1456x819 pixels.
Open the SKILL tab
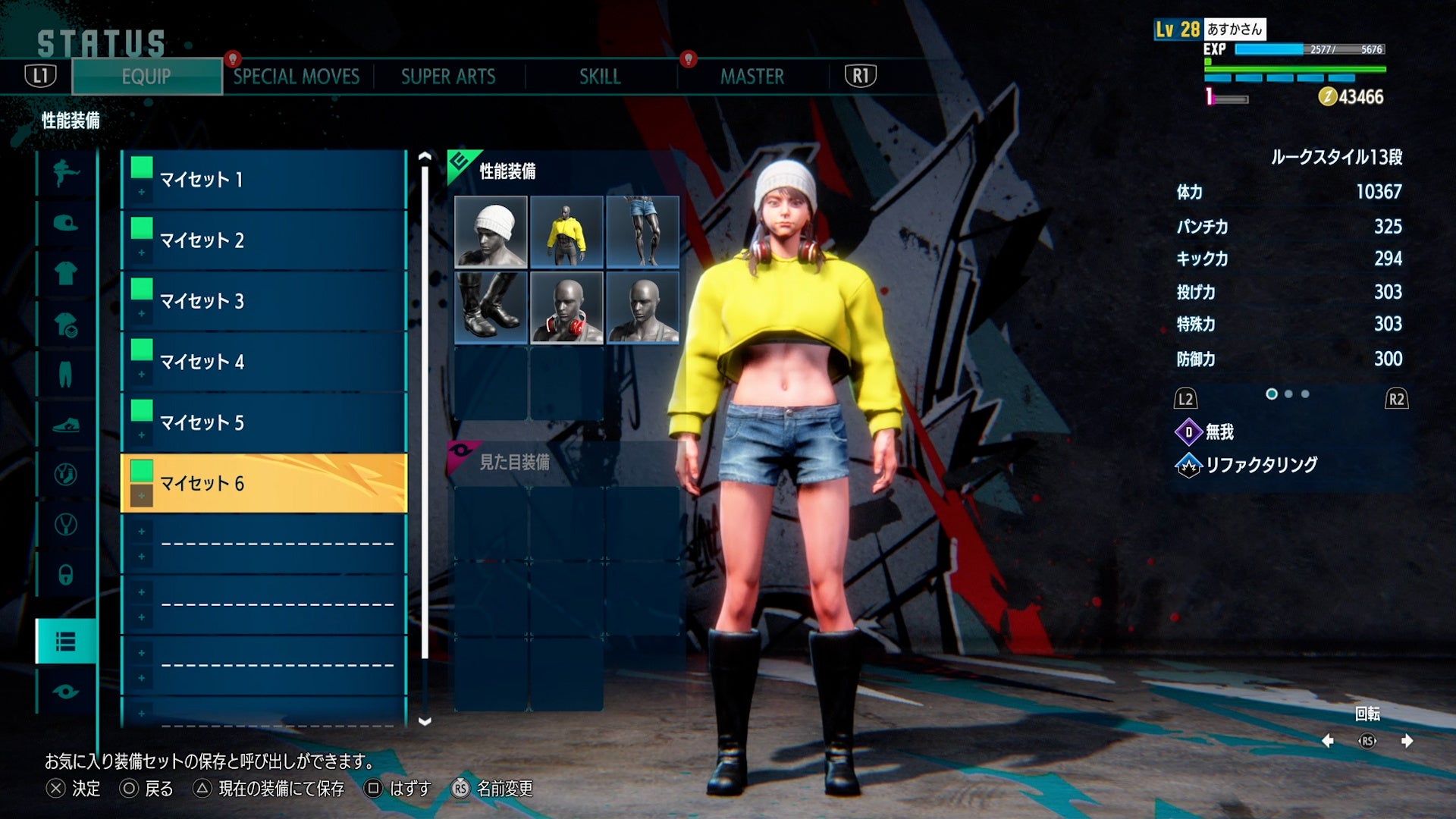pyautogui.click(x=600, y=77)
